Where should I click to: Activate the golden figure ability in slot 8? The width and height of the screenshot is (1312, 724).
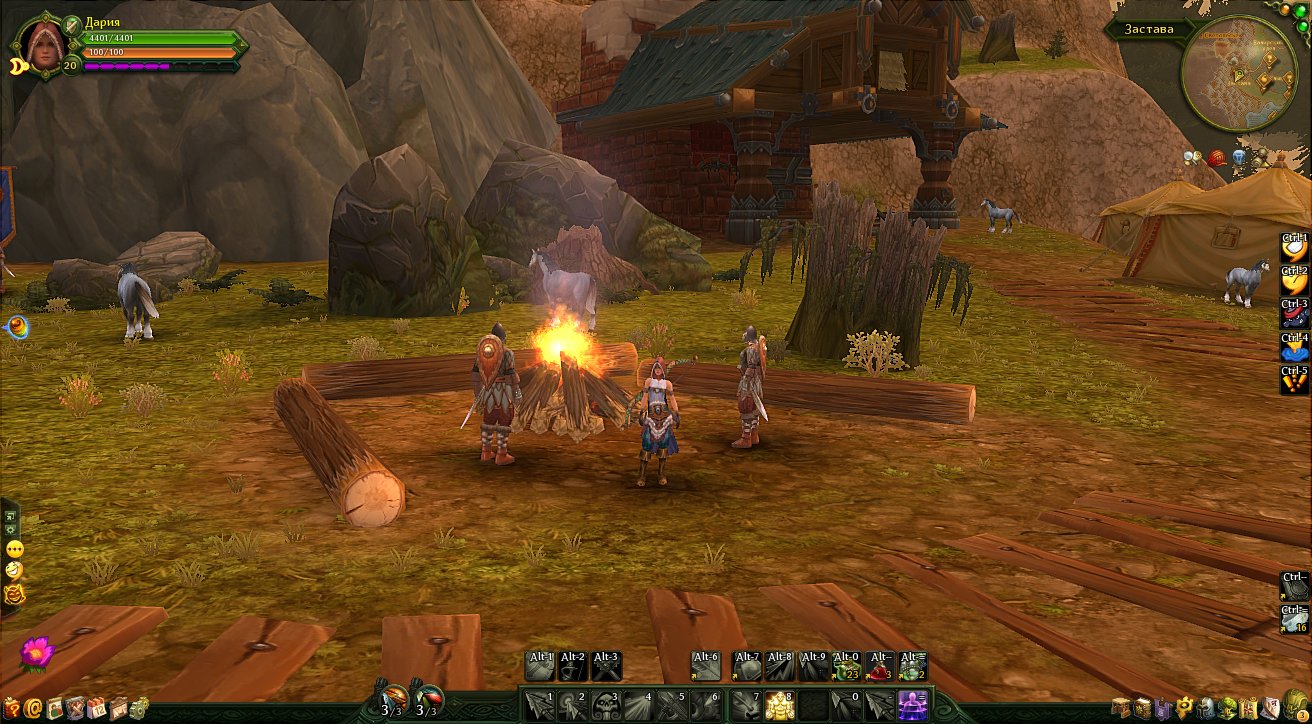tap(777, 704)
